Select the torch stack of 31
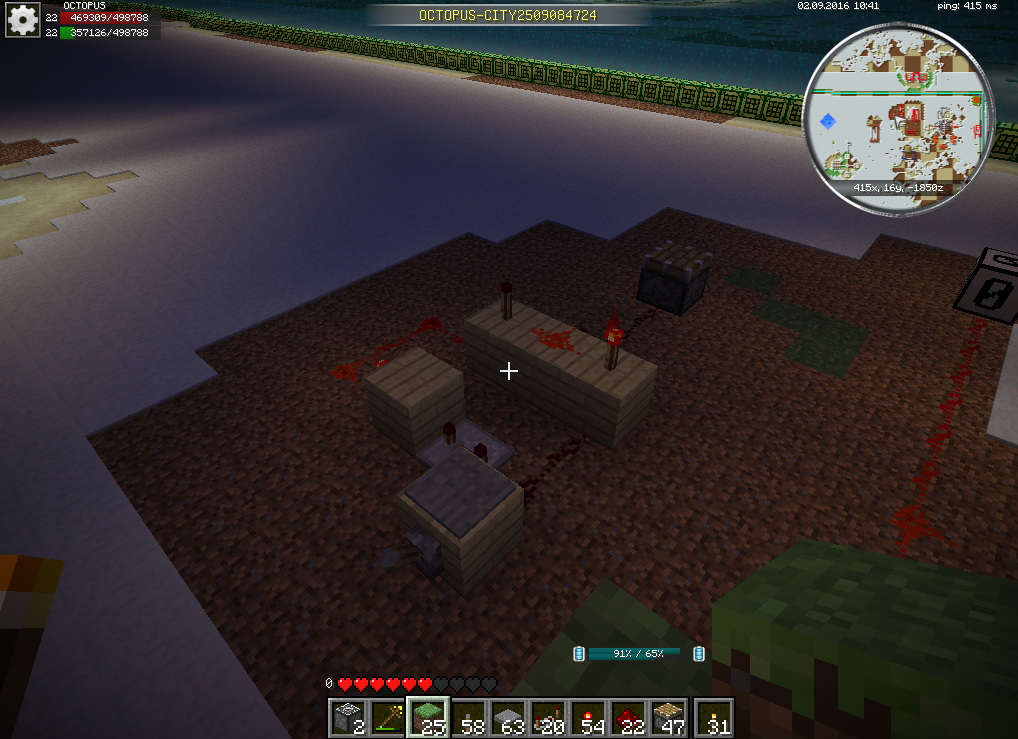This screenshot has height=739, width=1018. coord(714,716)
